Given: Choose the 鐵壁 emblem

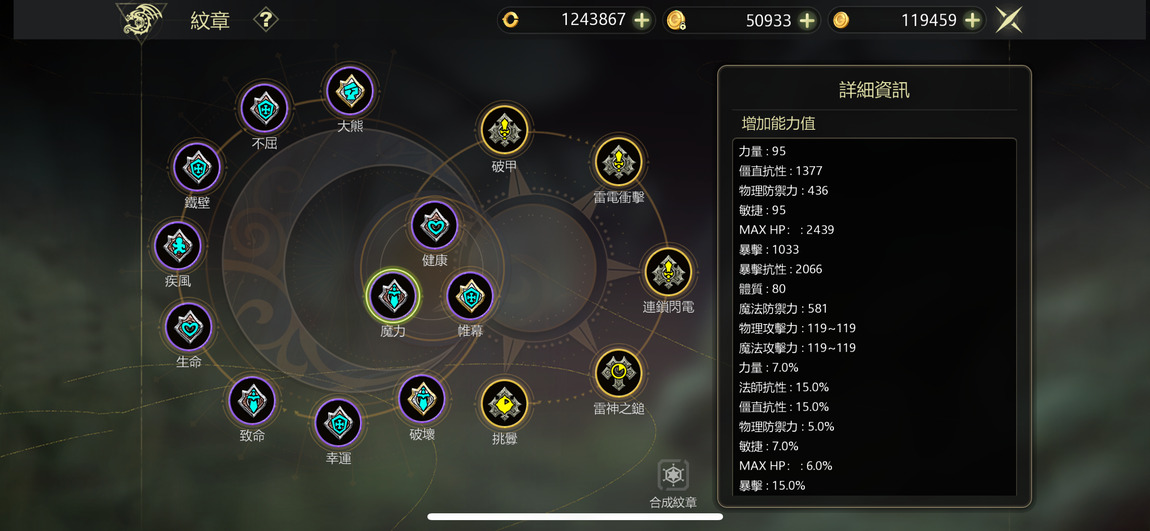Looking at the screenshot, I should [197, 168].
